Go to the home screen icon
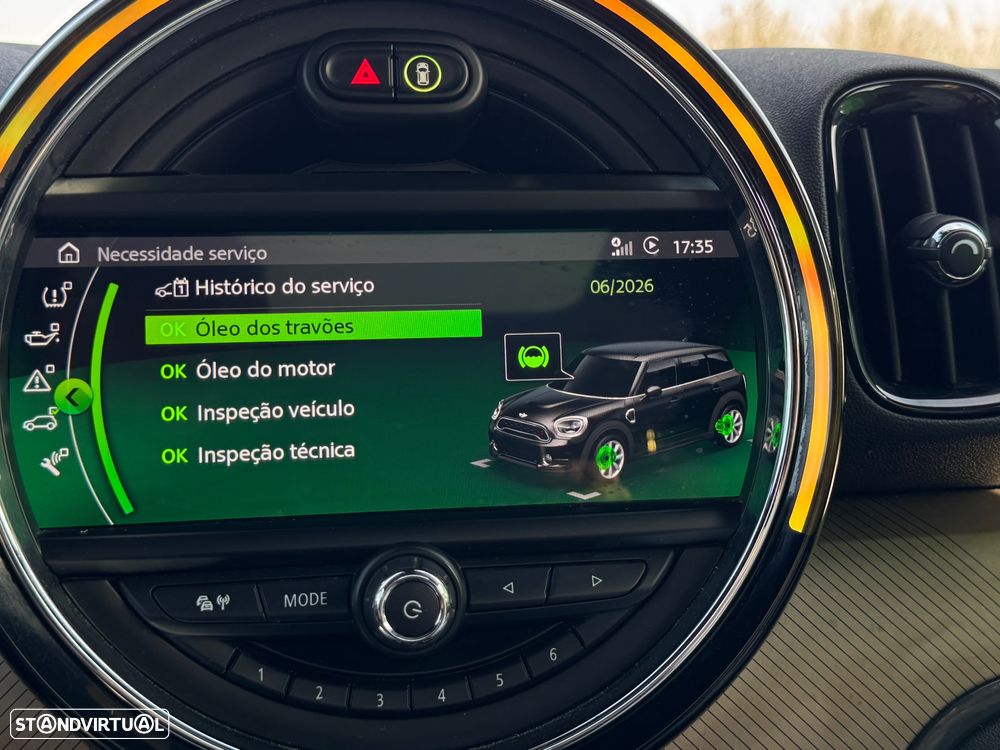 click(68, 253)
